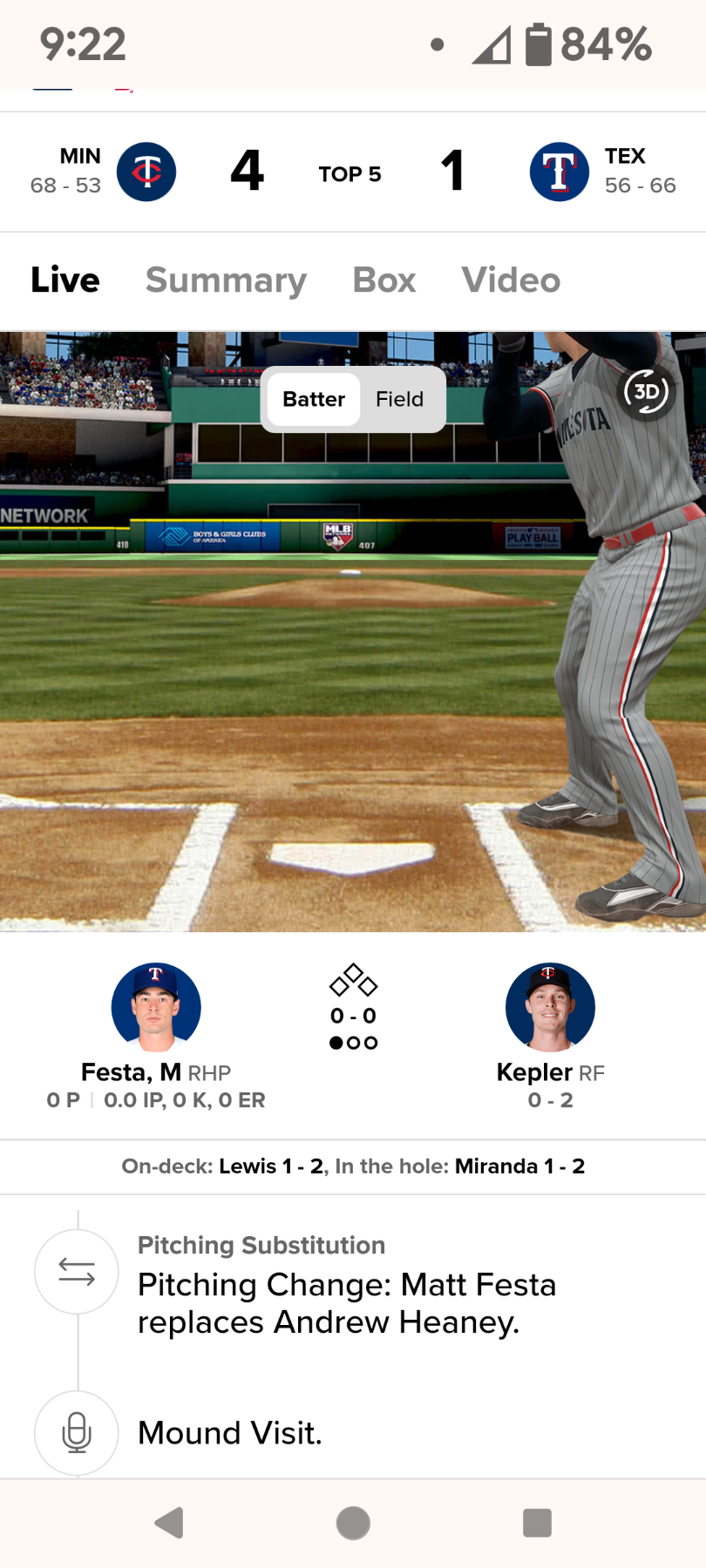The height and width of the screenshot is (1568, 706).
Task: Select the Mound Visit play entry
Action: 230,1433
